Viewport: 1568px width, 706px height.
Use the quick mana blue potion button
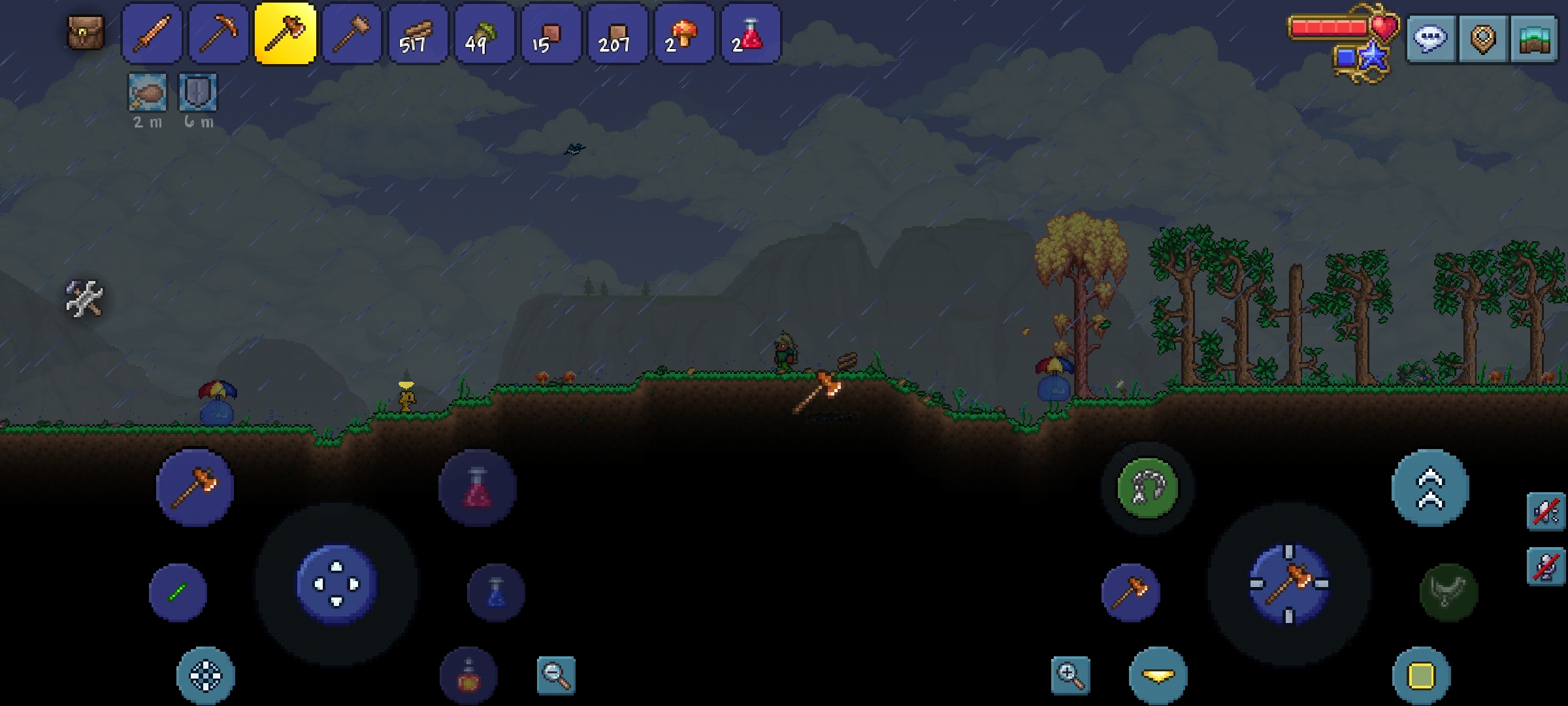(496, 592)
